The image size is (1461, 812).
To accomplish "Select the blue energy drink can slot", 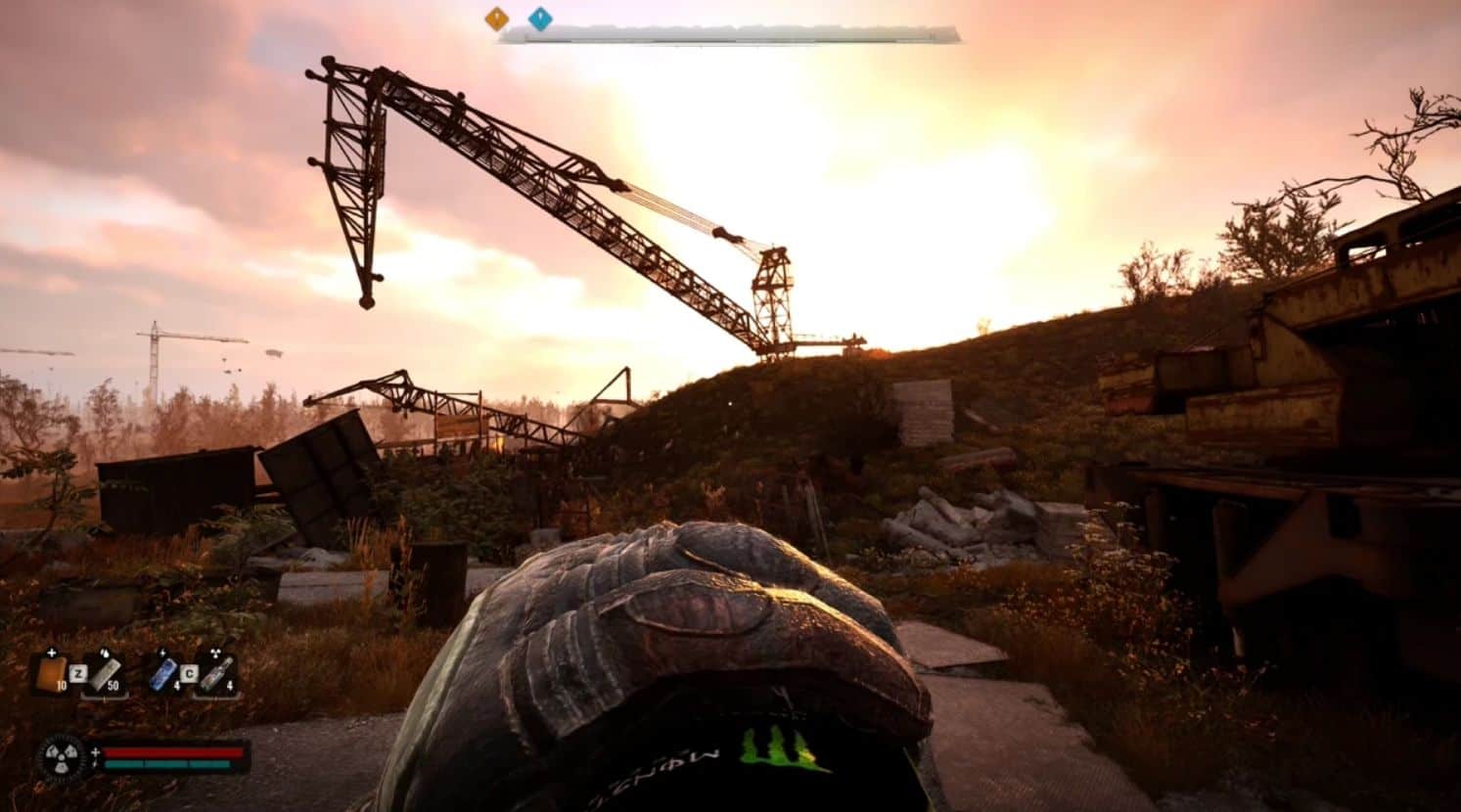I will 162,672.
